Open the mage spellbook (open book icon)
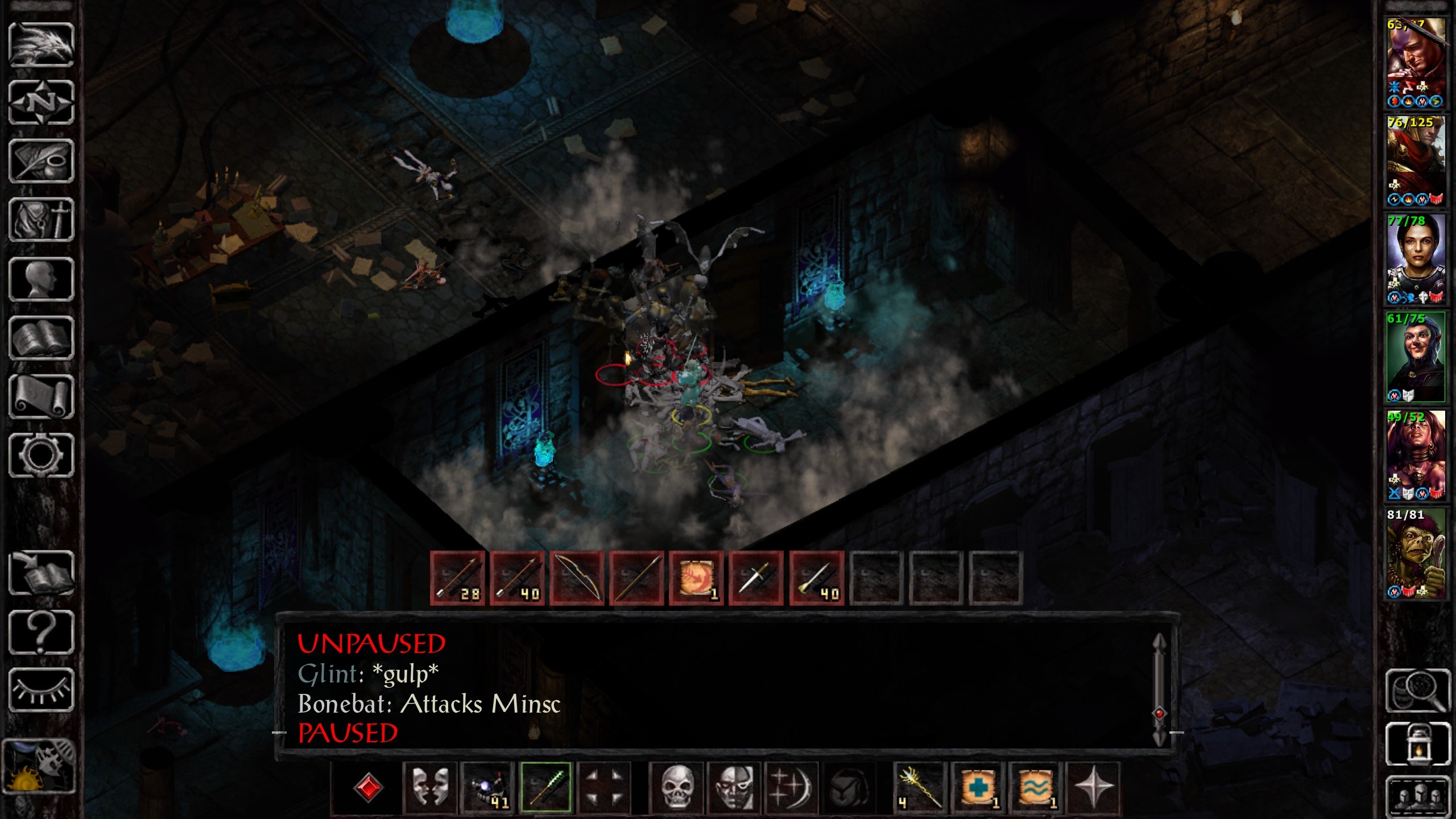Image resolution: width=1456 pixels, height=819 pixels. 41,338
